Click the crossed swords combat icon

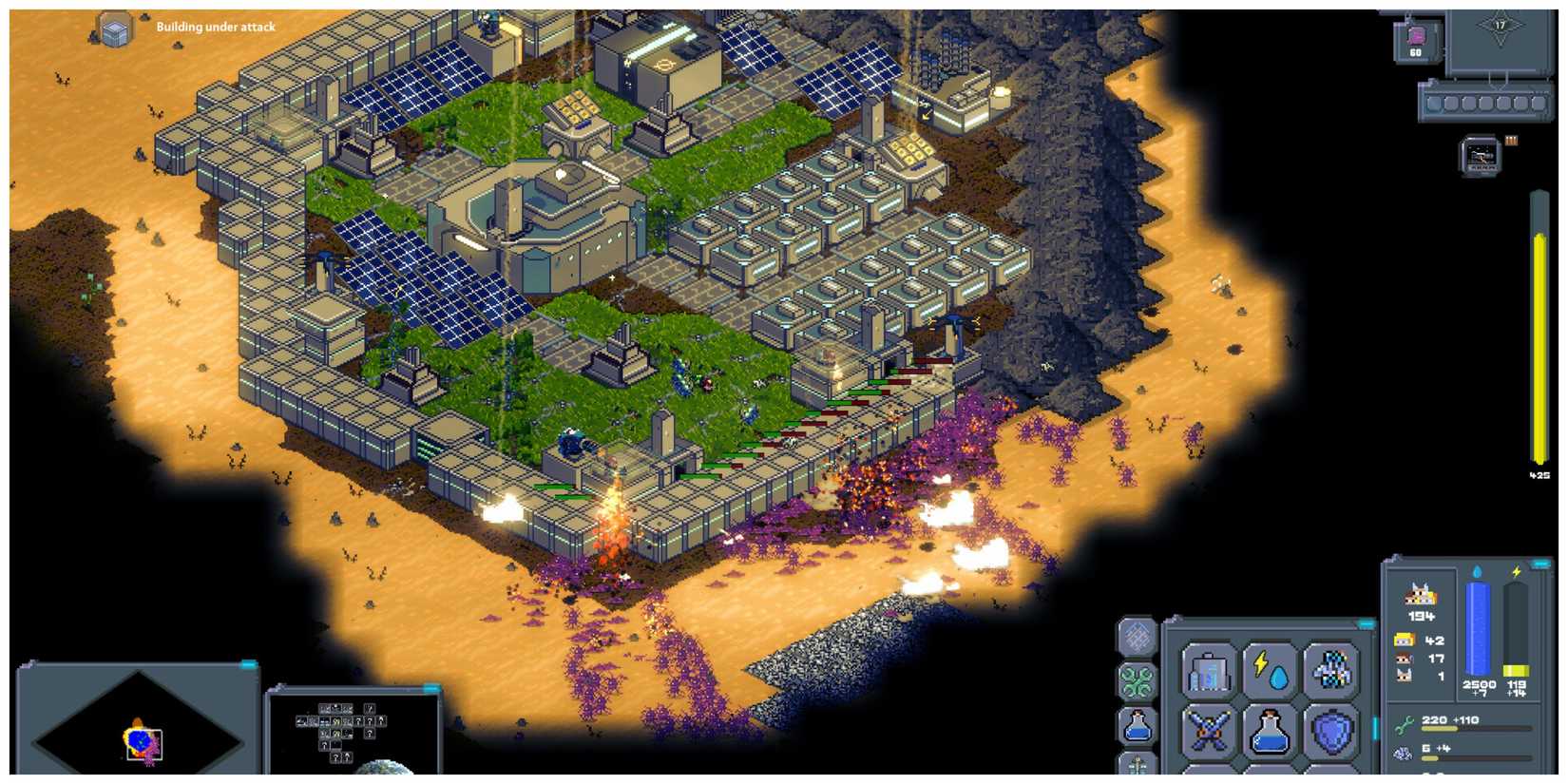click(x=1209, y=730)
